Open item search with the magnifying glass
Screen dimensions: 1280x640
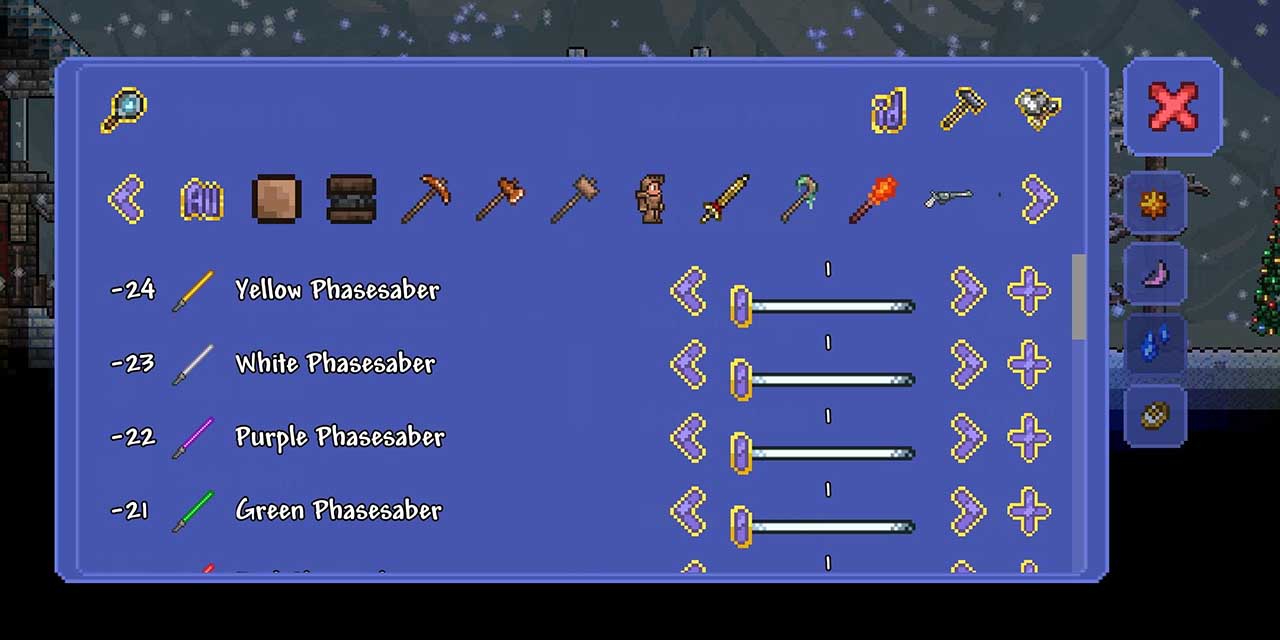[123, 110]
